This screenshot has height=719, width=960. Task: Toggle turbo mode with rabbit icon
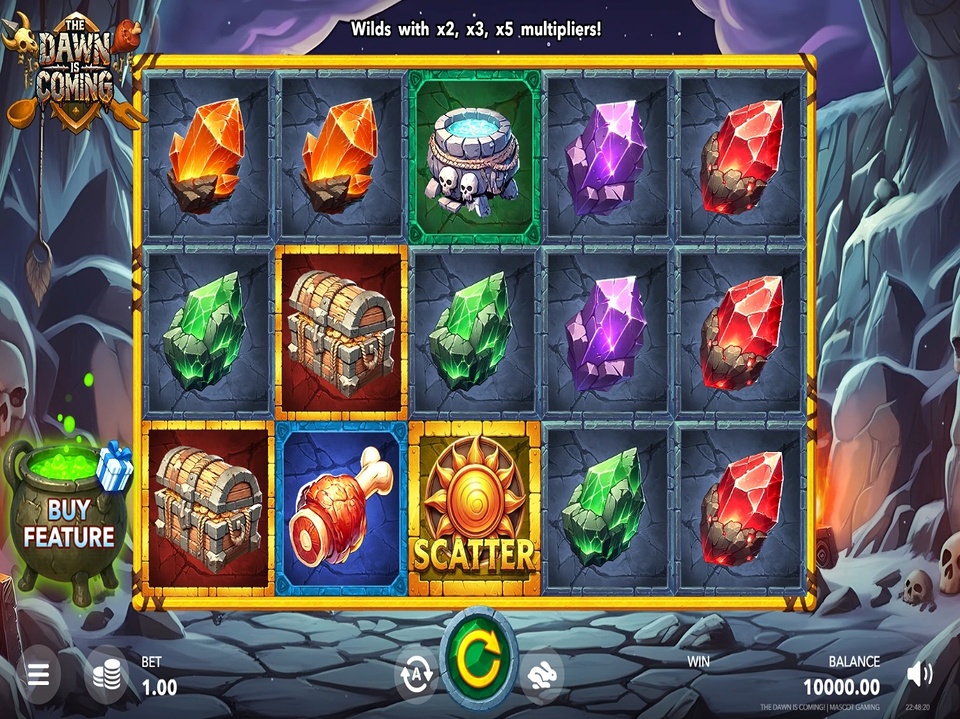pyautogui.click(x=541, y=674)
